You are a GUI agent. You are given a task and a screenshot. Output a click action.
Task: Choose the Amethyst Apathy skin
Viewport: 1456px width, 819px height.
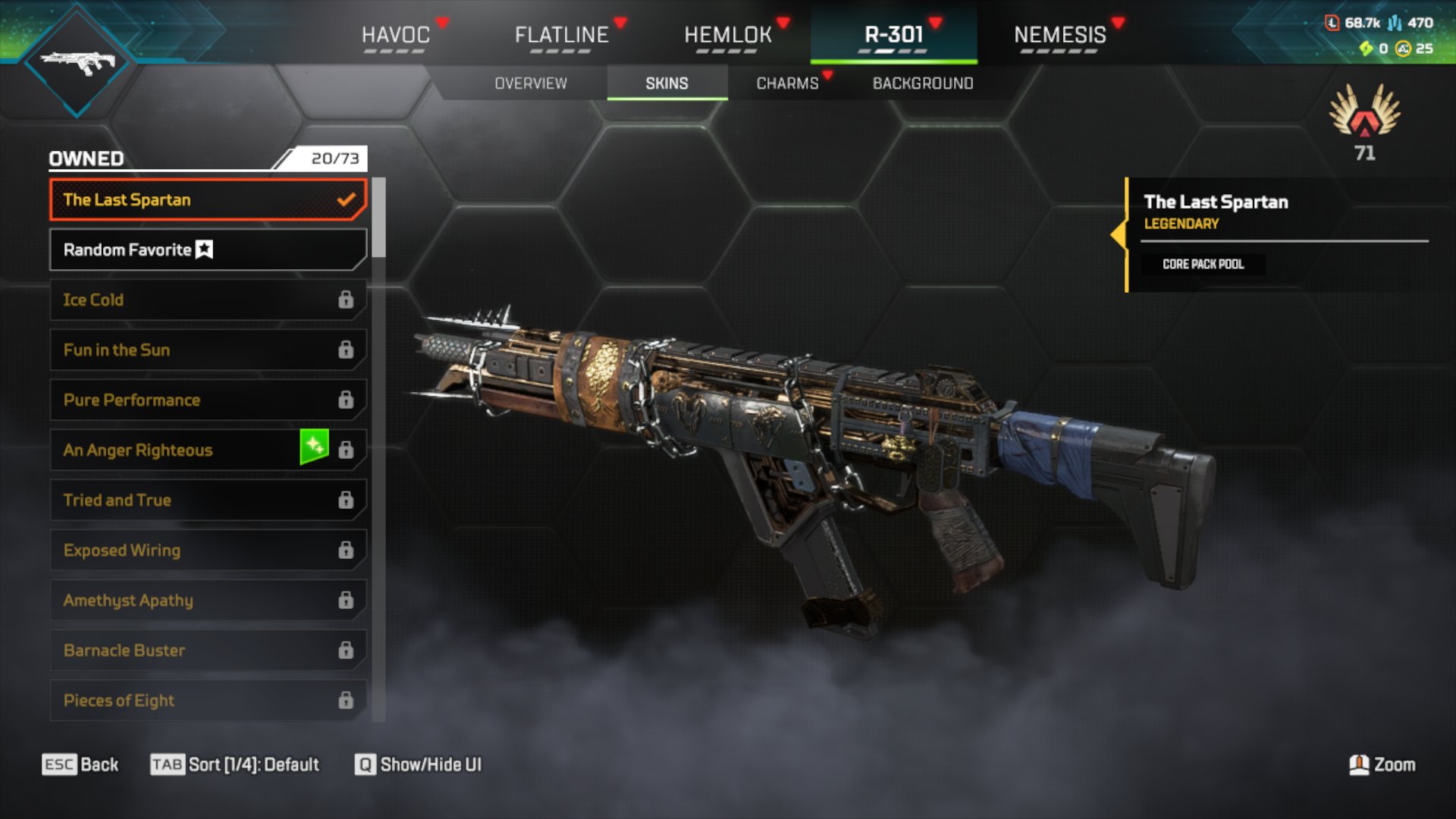point(207,601)
